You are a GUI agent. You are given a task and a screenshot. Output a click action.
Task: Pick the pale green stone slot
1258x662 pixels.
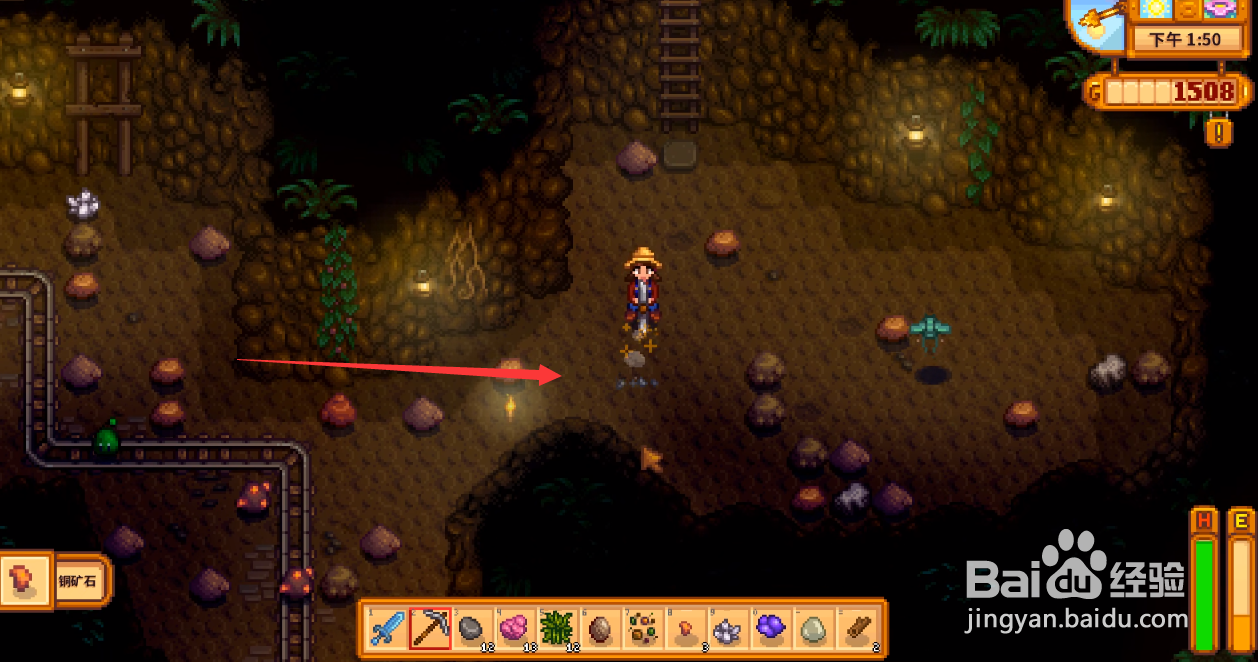click(815, 629)
